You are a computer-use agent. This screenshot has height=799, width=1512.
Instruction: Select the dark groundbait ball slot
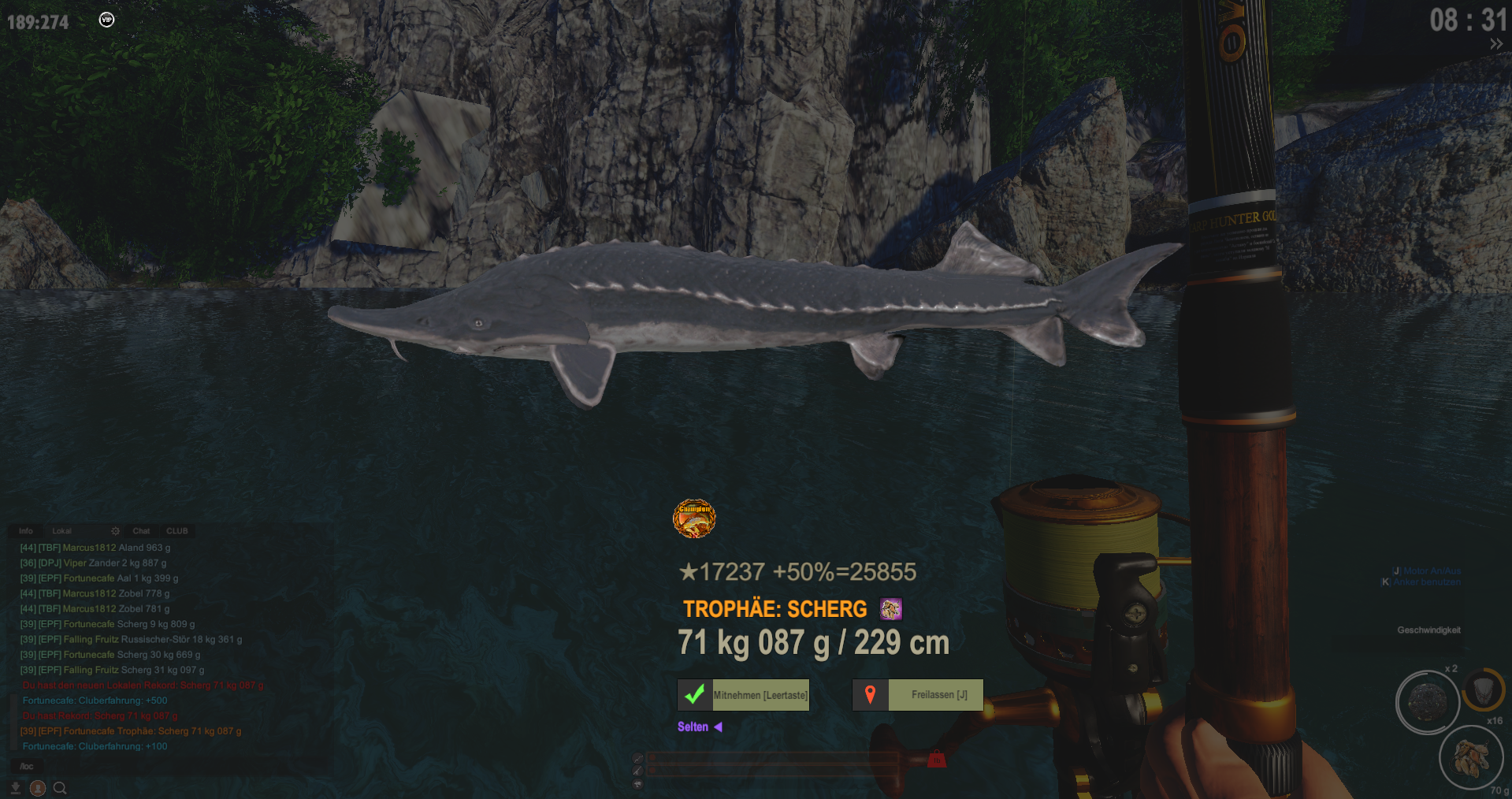(x=1426, y=701)
